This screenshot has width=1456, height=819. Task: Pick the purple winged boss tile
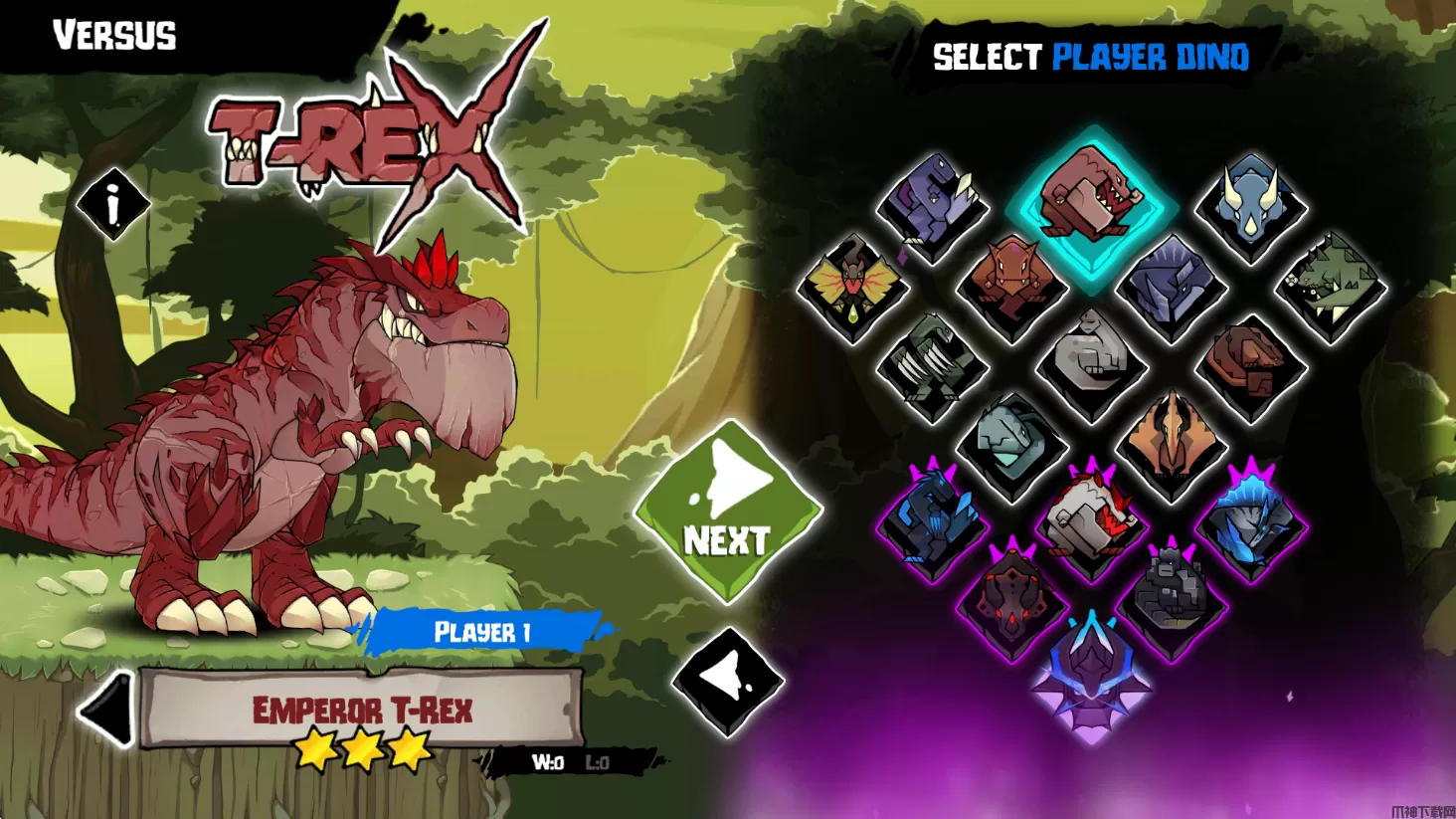click(x=1091, y=673)
